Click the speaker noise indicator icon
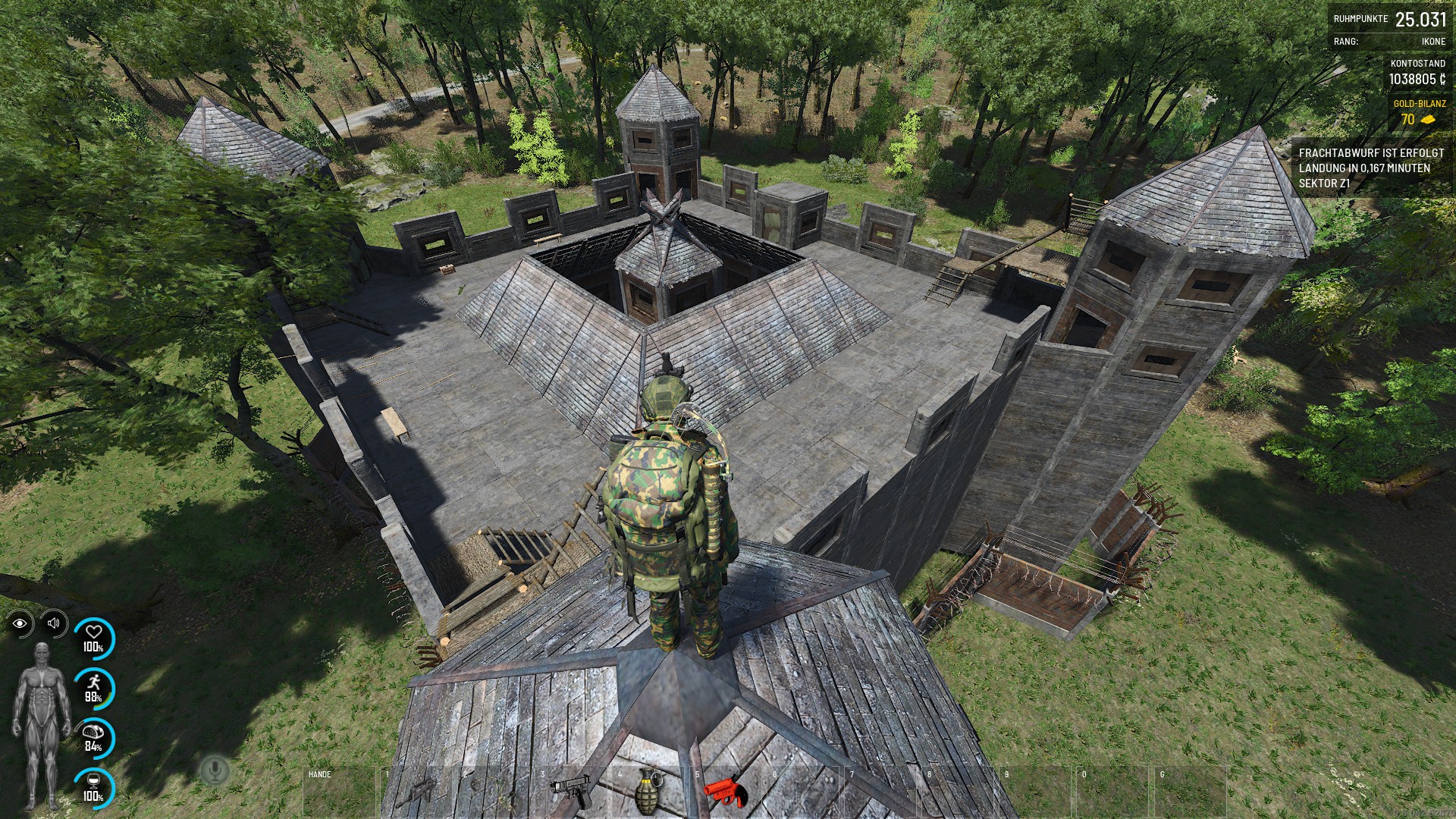 click(53, 623)
